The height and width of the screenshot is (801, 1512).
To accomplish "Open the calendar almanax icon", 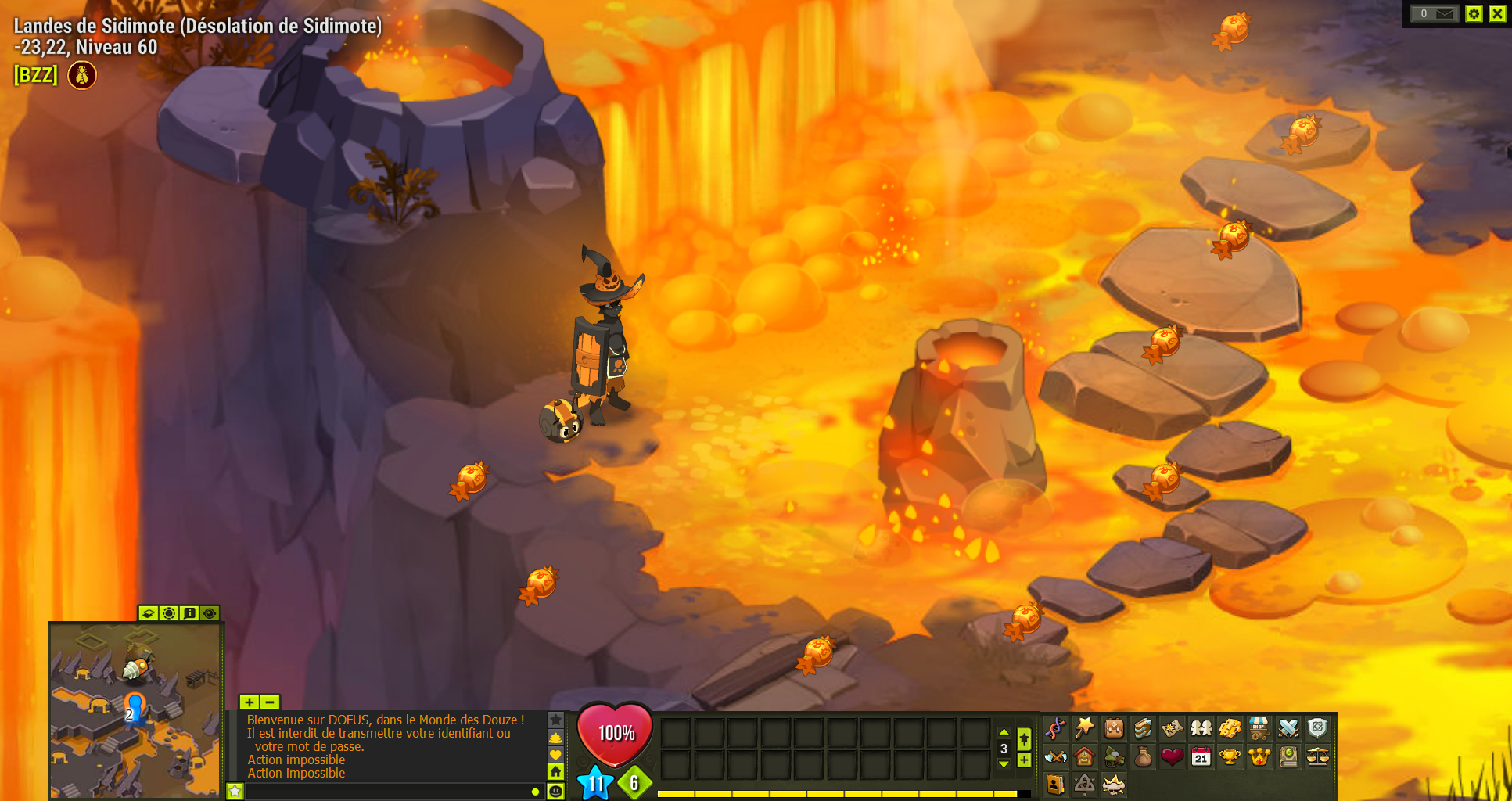I will (1201, 757).
